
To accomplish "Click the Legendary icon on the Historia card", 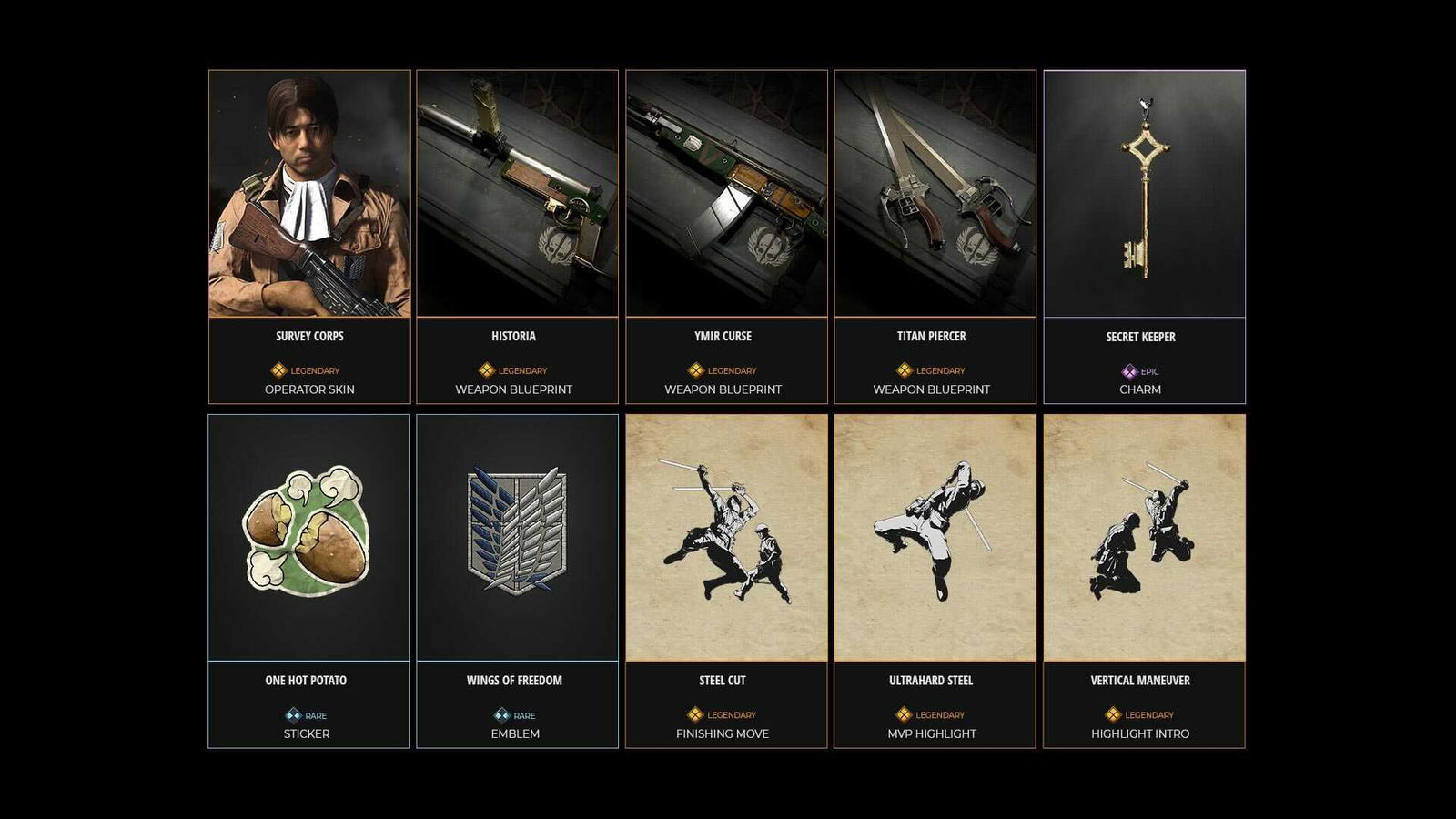I will click(x=486, y=370).
